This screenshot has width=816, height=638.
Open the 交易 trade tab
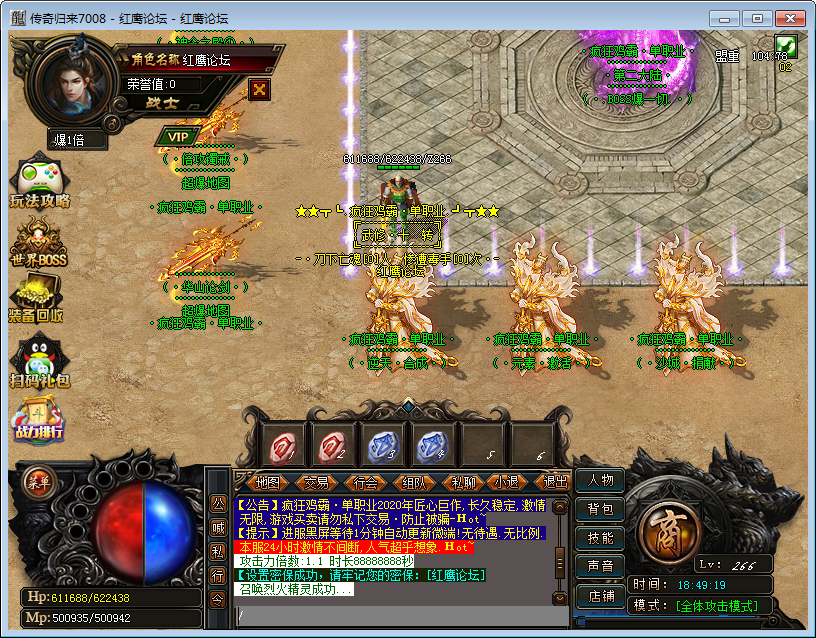(317, 482)
